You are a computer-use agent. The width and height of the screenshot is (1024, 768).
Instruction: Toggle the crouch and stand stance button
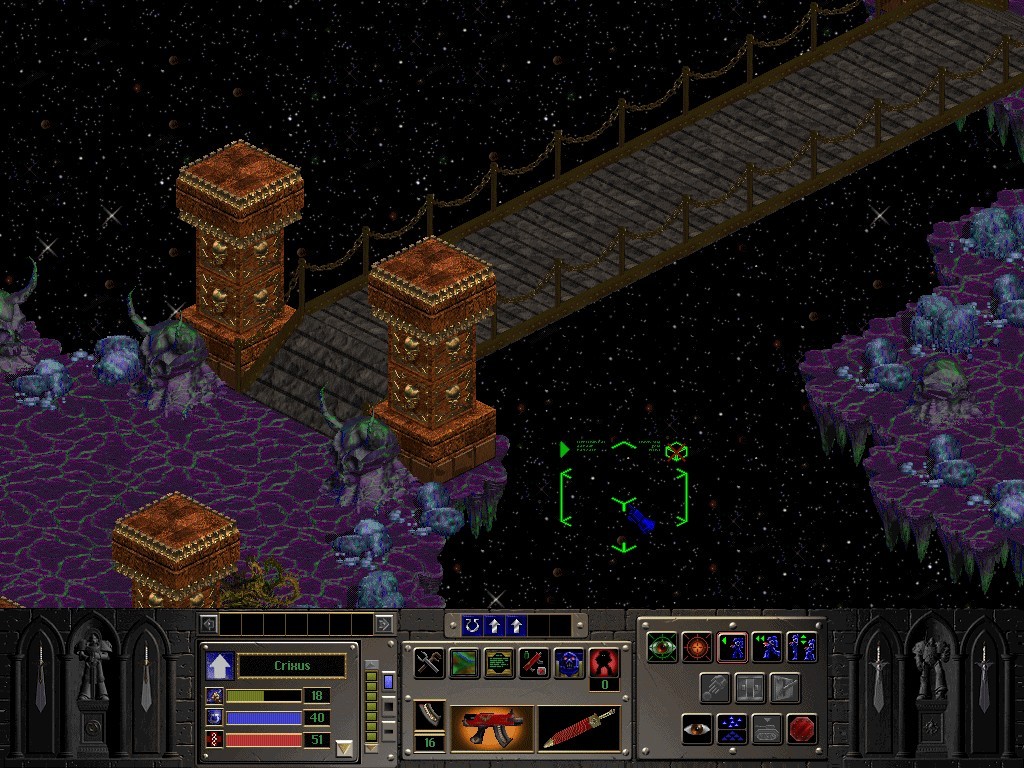tap(802, 647)
